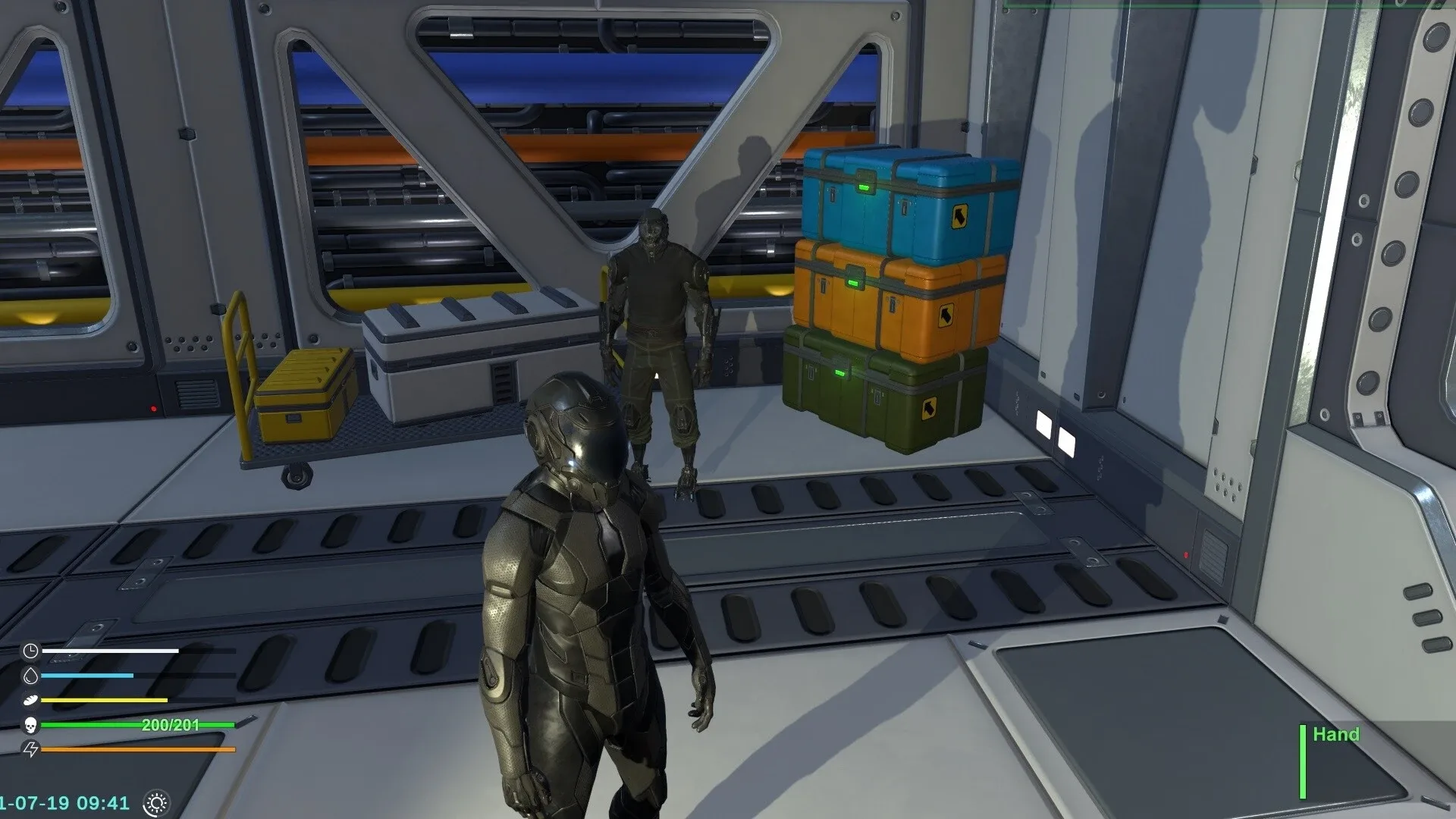Click the 200/201 health readout

171,724
